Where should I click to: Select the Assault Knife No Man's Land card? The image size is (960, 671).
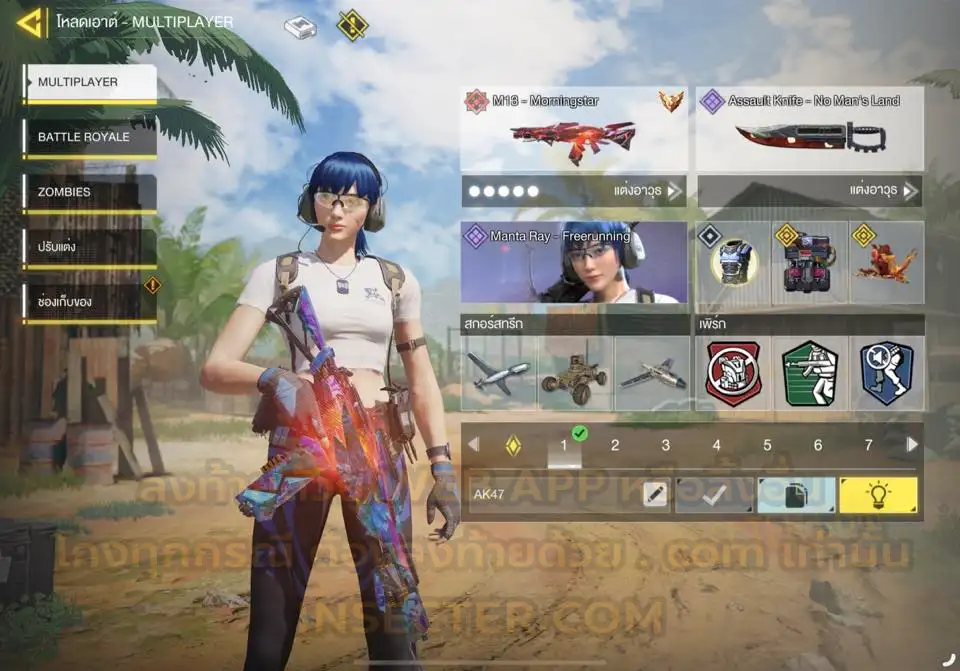[809, 129]
